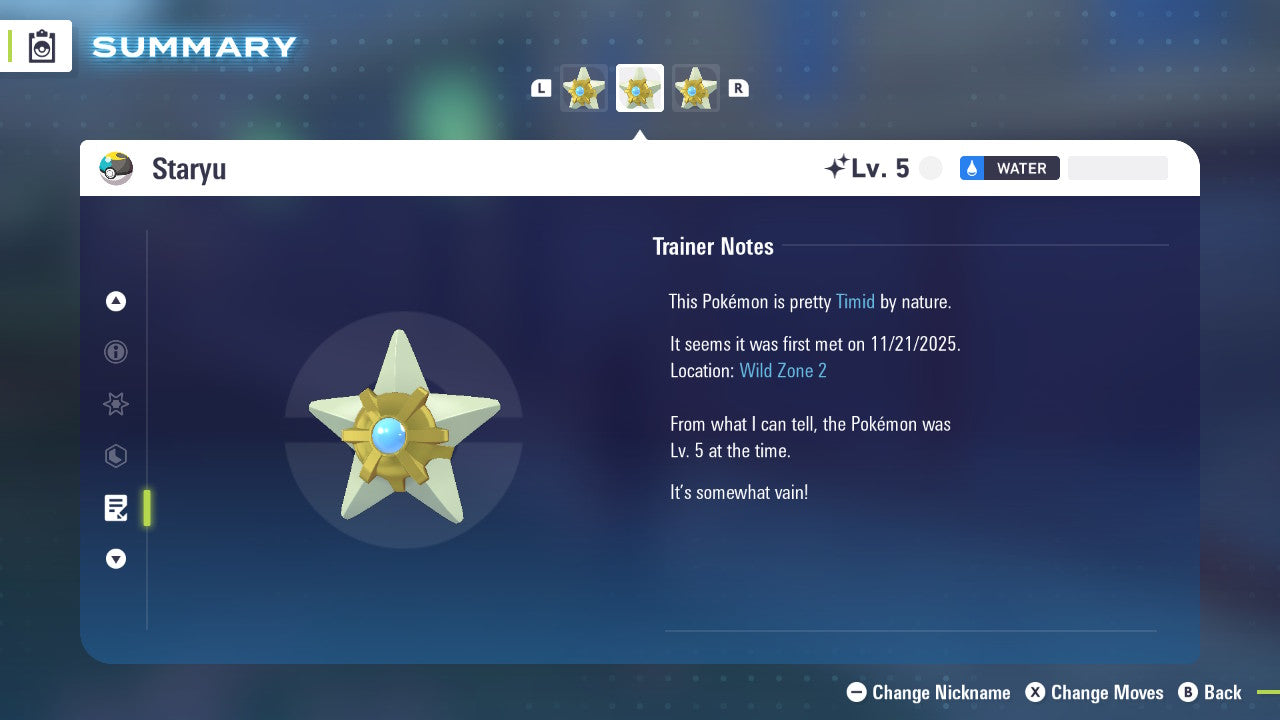
Task: Click the Poké Ball icon beside Staryu's name
Action: click(x=116, y=168)
